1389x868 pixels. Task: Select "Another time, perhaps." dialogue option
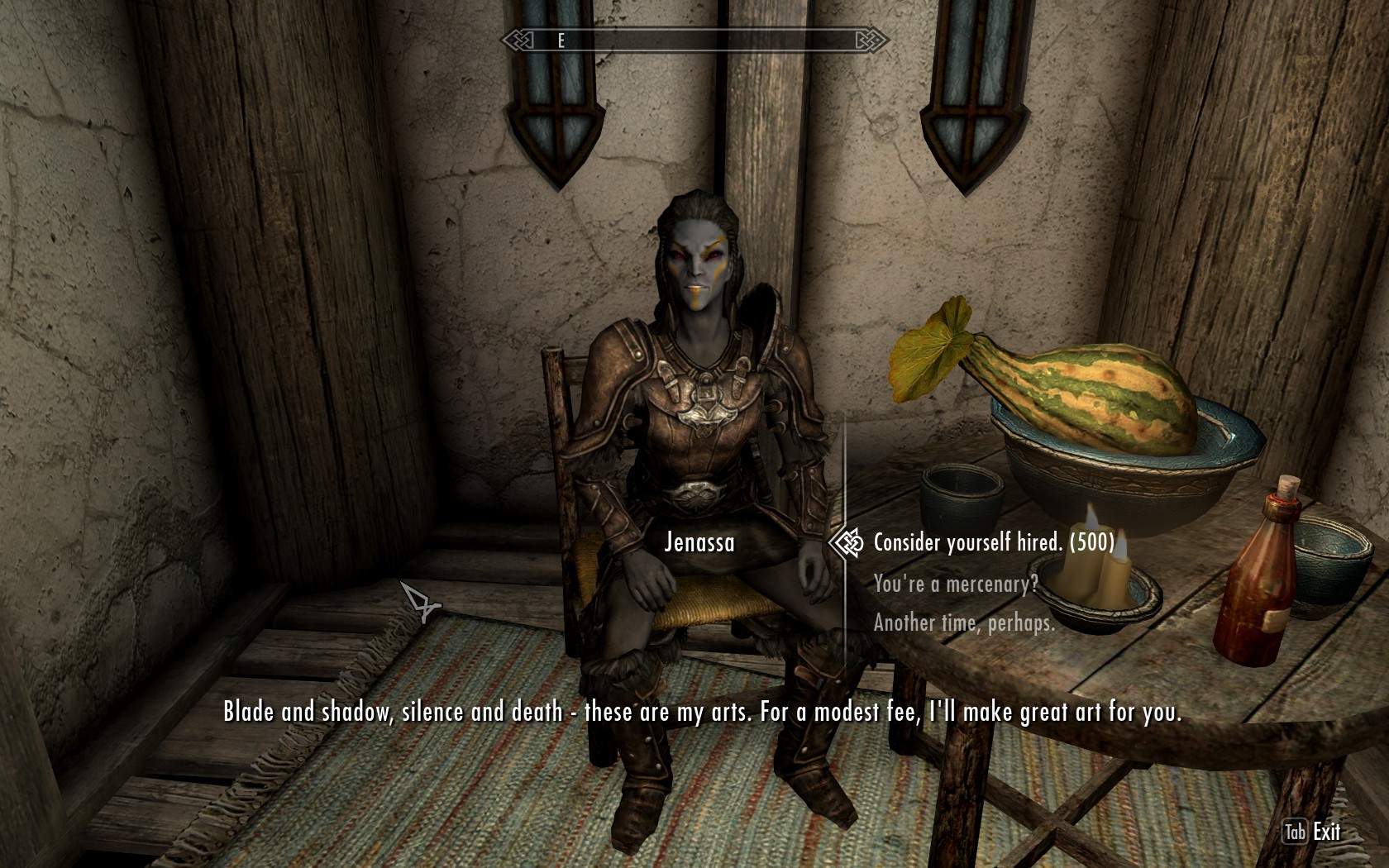[964, 622]
